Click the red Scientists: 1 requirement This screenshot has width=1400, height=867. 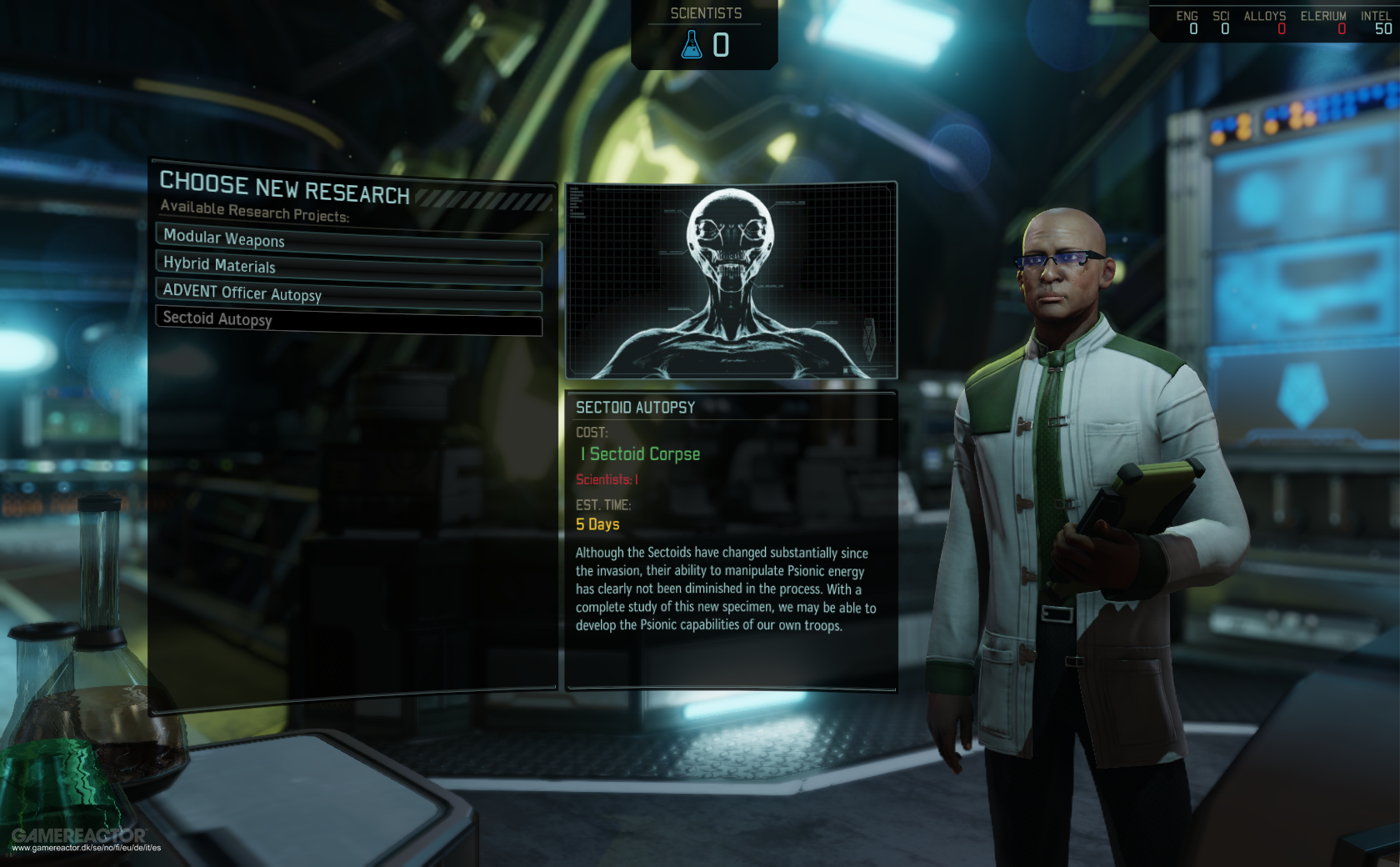[x=607, y=480]
